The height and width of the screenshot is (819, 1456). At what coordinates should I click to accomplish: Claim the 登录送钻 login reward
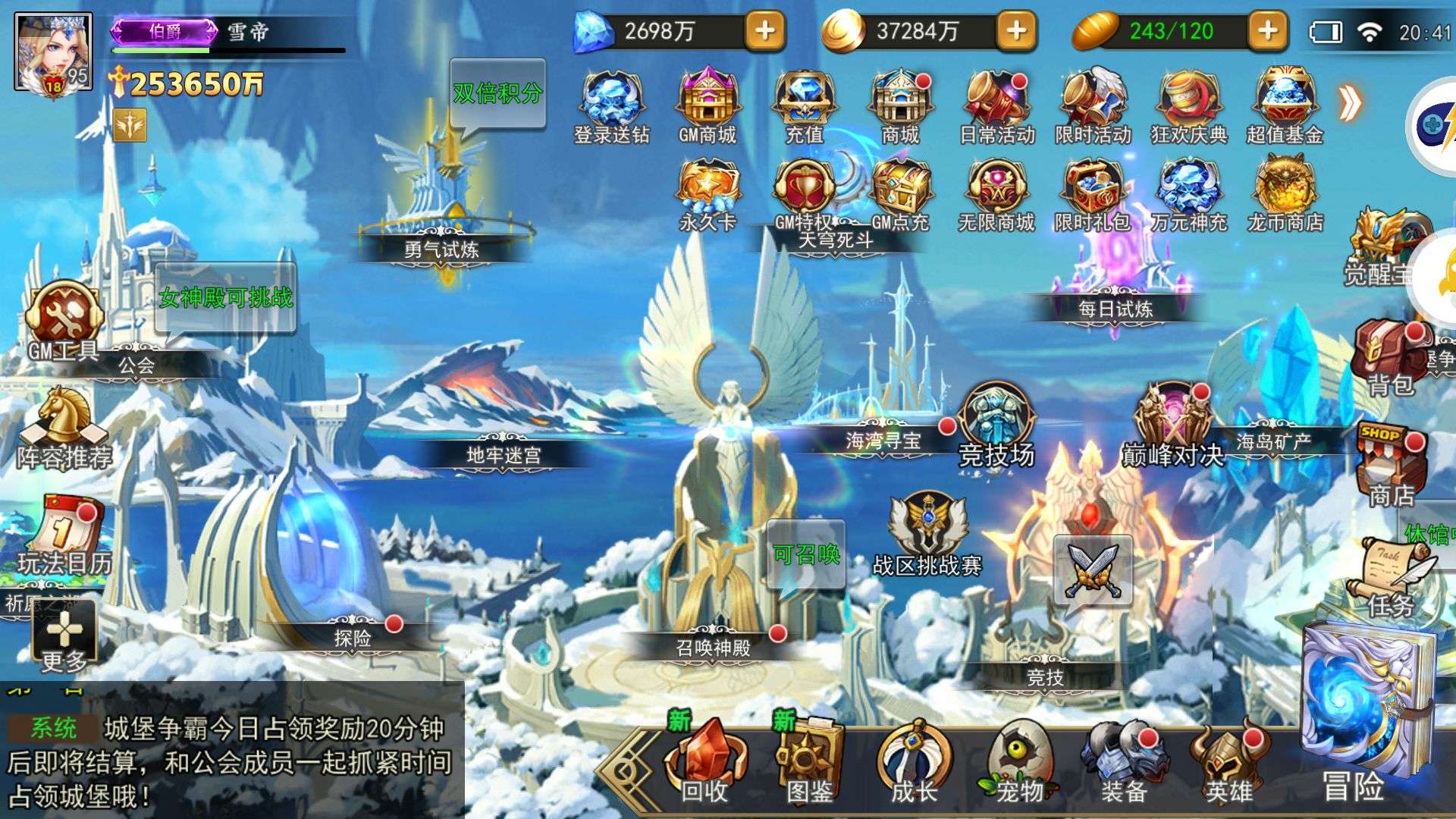coord(611,106)
